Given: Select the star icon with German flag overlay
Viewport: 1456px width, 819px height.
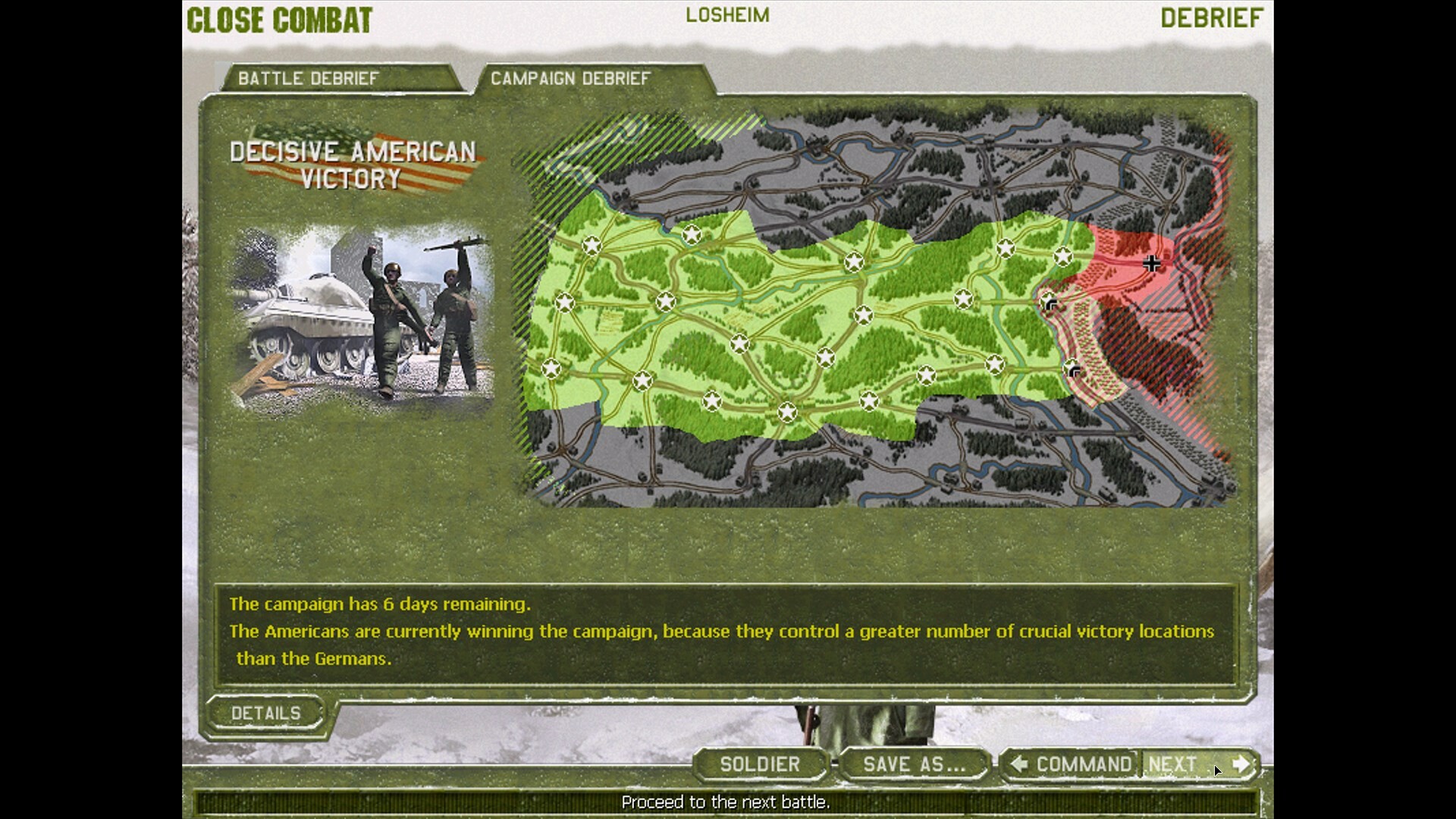Looking at the screenshot, I should 1048,302.
